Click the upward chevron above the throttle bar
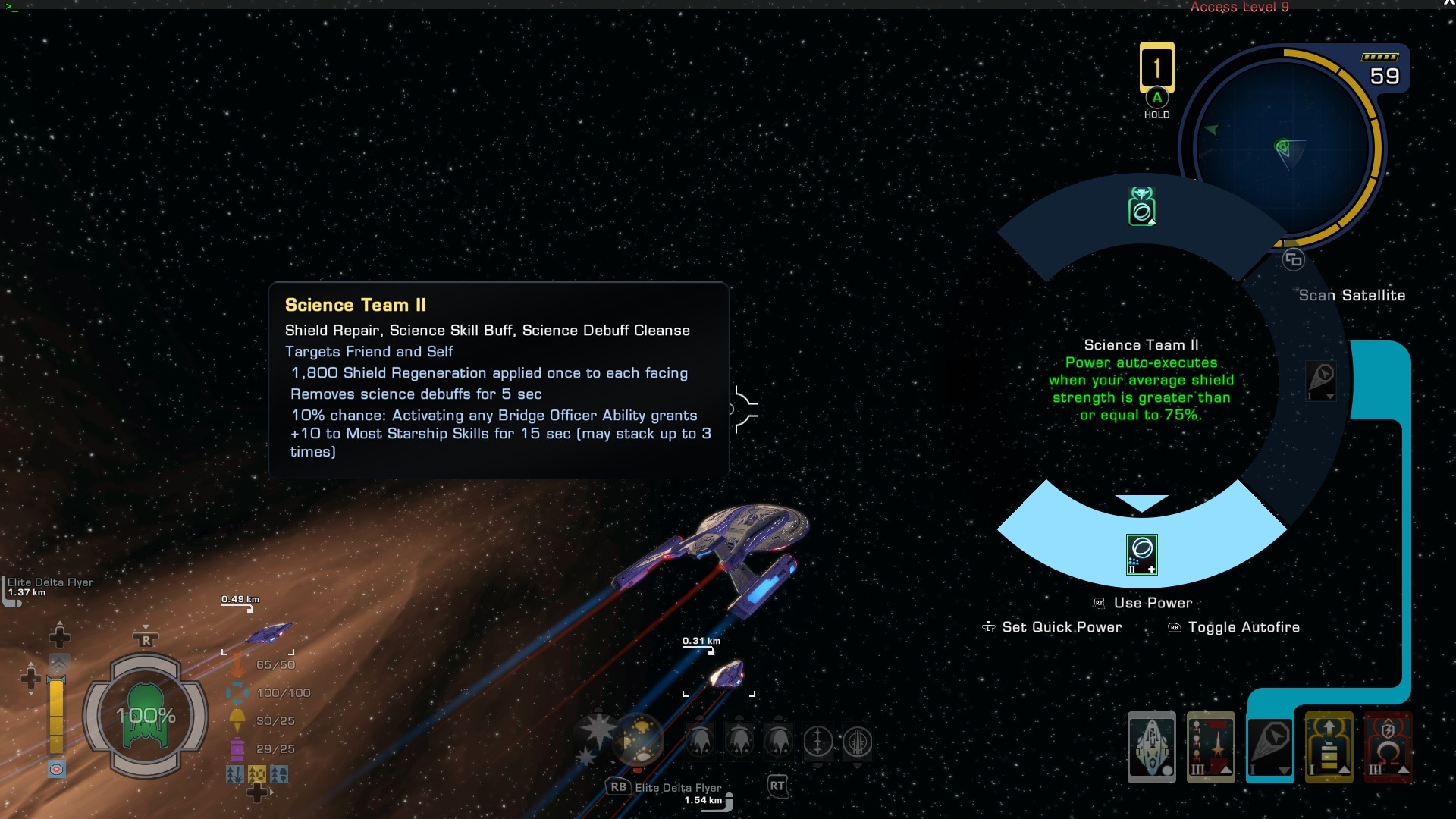 tap(58, 661)
